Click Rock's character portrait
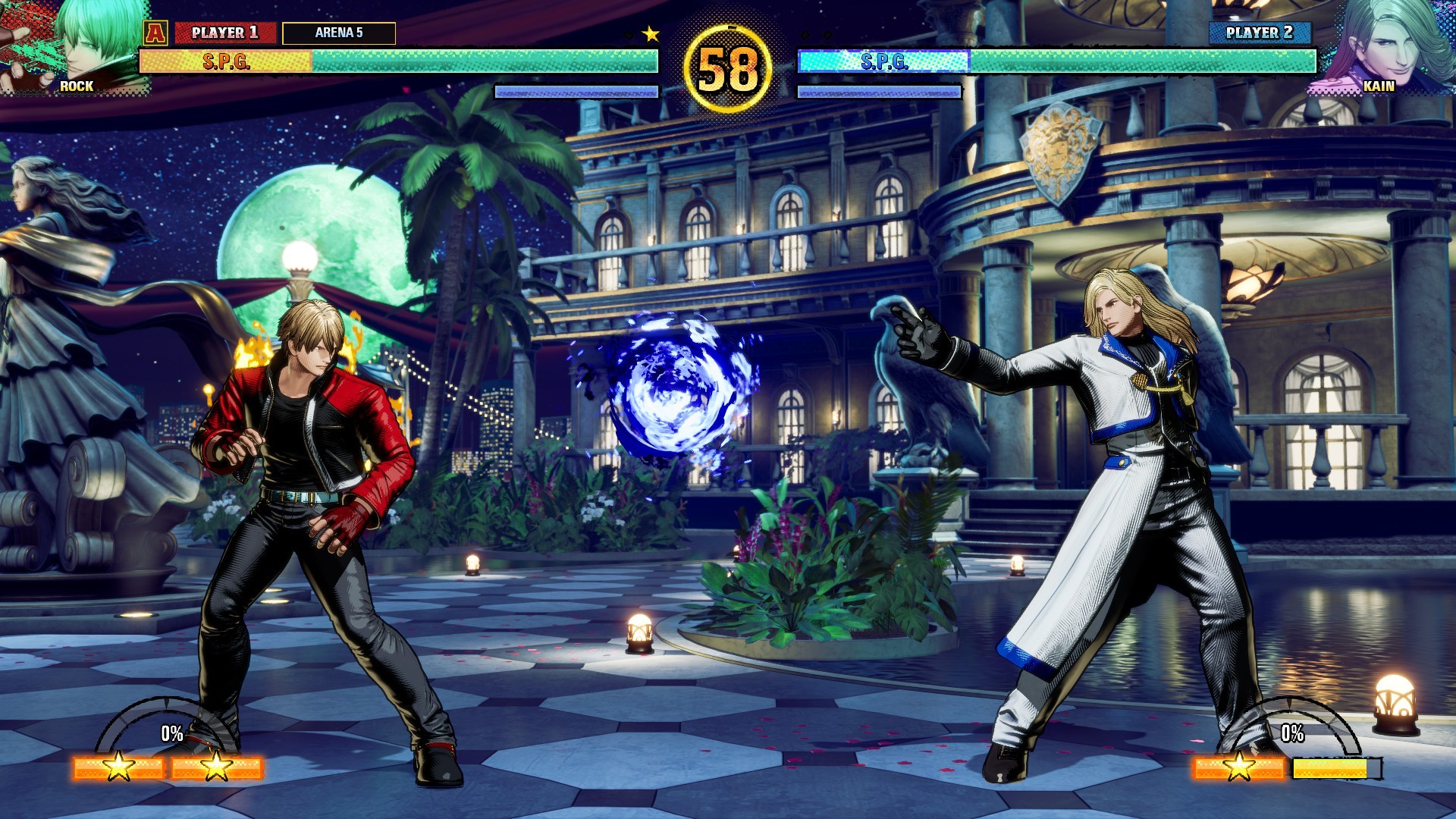This screenshot has height=819, width=1456. (76, 47)
